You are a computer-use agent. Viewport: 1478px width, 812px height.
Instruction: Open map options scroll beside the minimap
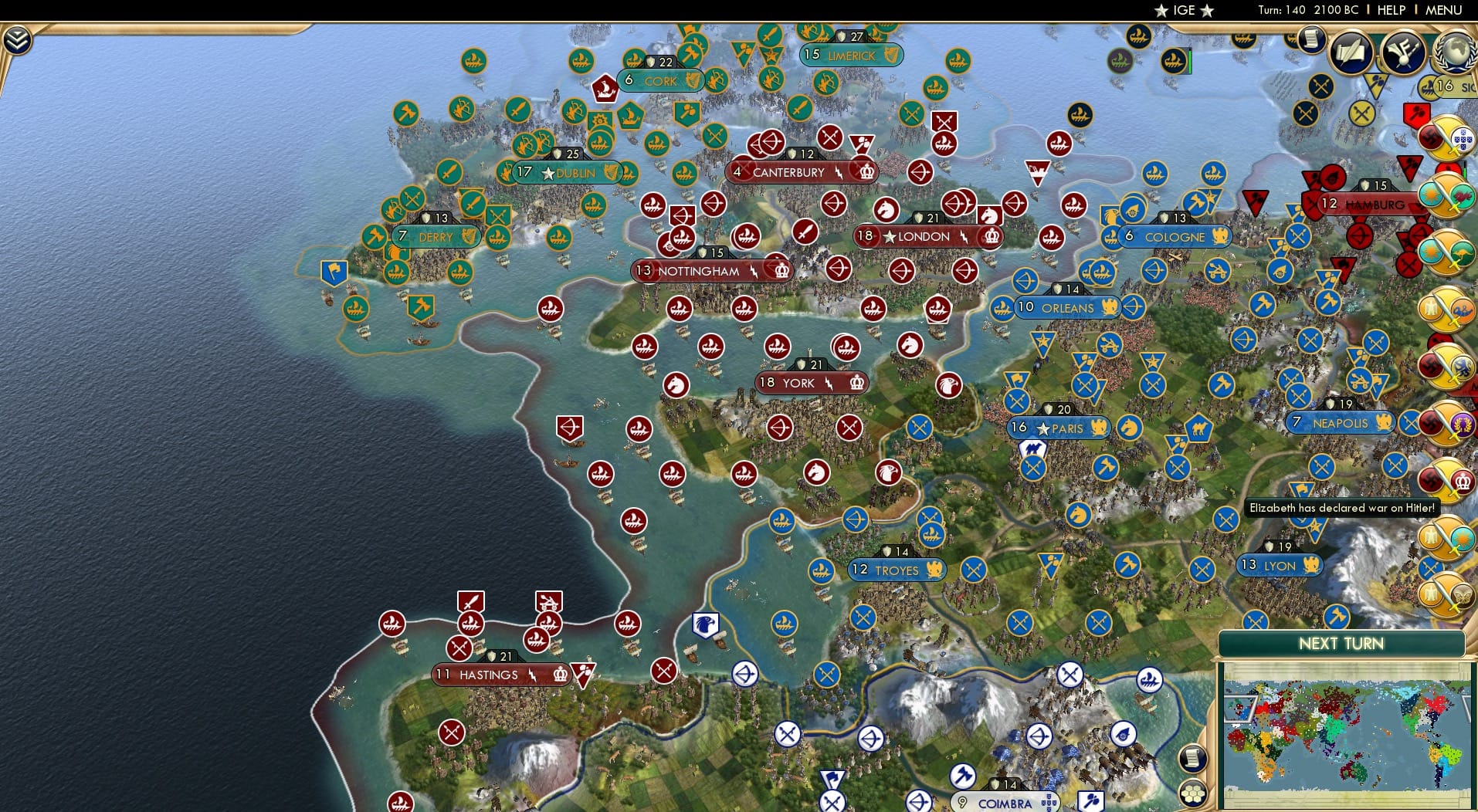tap(1192, 758)
